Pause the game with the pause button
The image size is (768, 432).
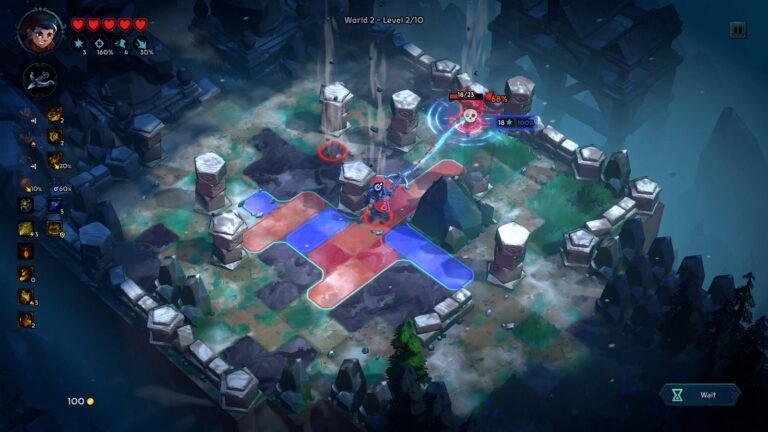tap(738, 30)
